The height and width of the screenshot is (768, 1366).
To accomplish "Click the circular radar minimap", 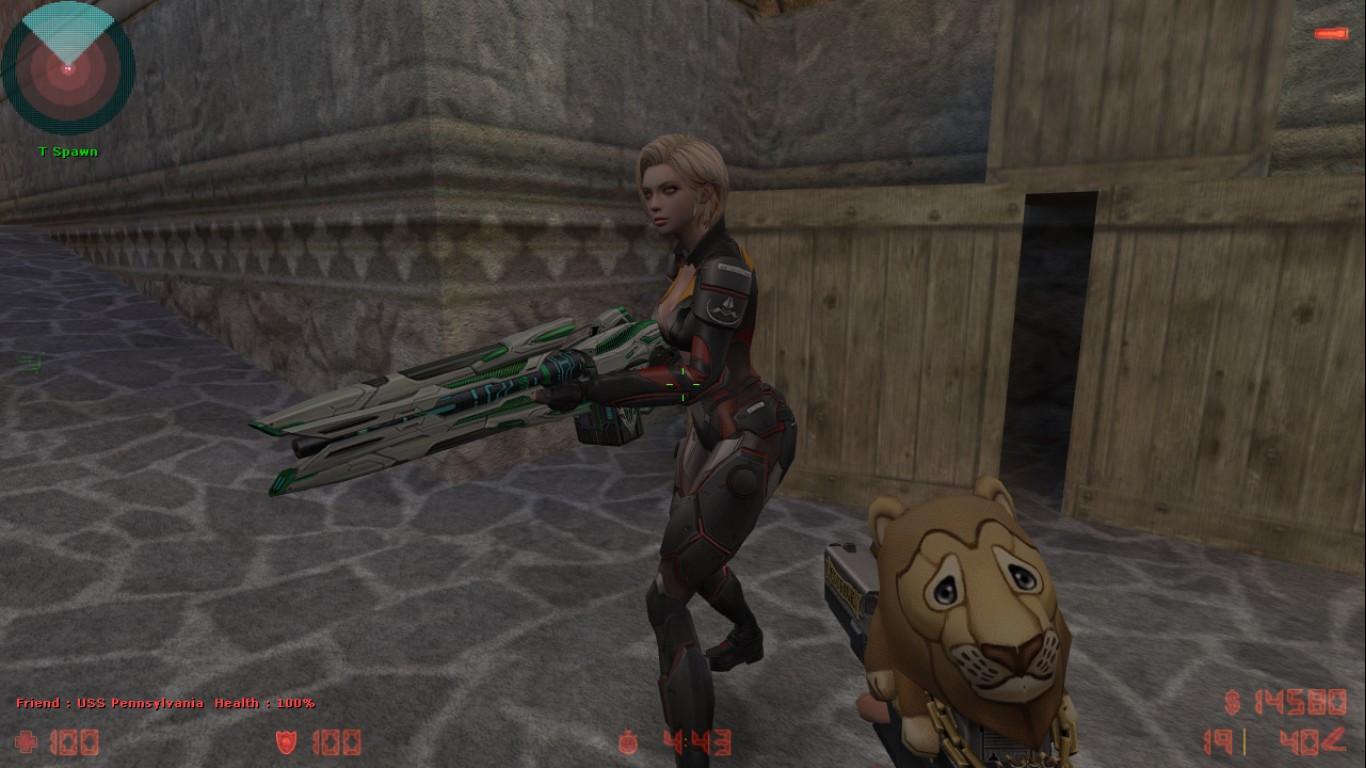I will [68, 68].
